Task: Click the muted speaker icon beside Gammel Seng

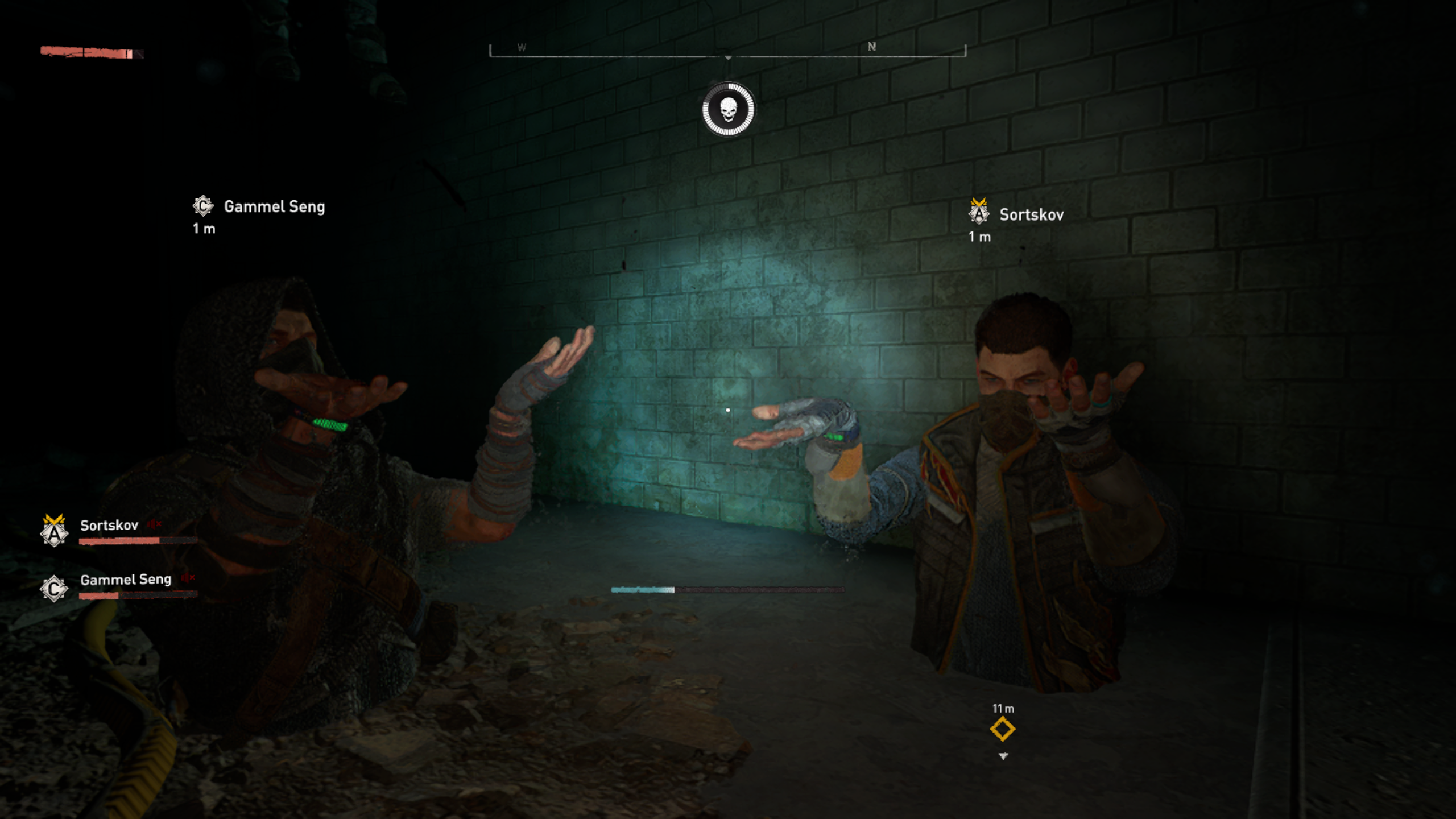Action: coord(188,578)
